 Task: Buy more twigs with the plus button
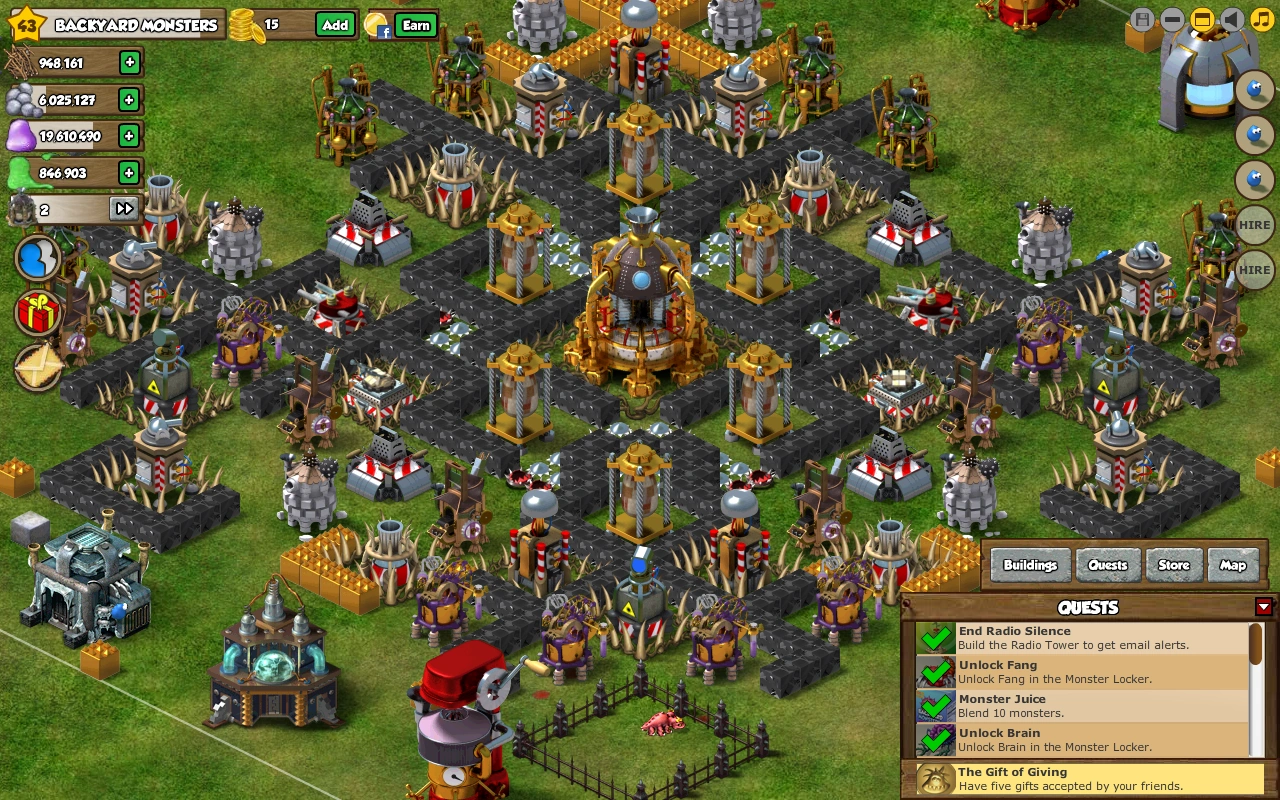click(129, 63)
